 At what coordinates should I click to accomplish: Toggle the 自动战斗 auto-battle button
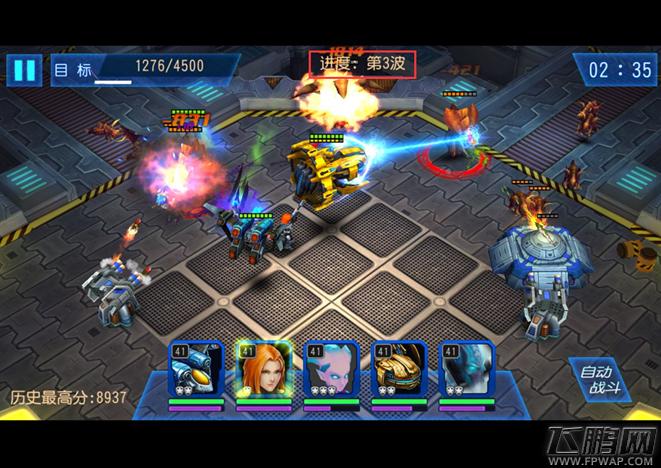pos(600,380)
